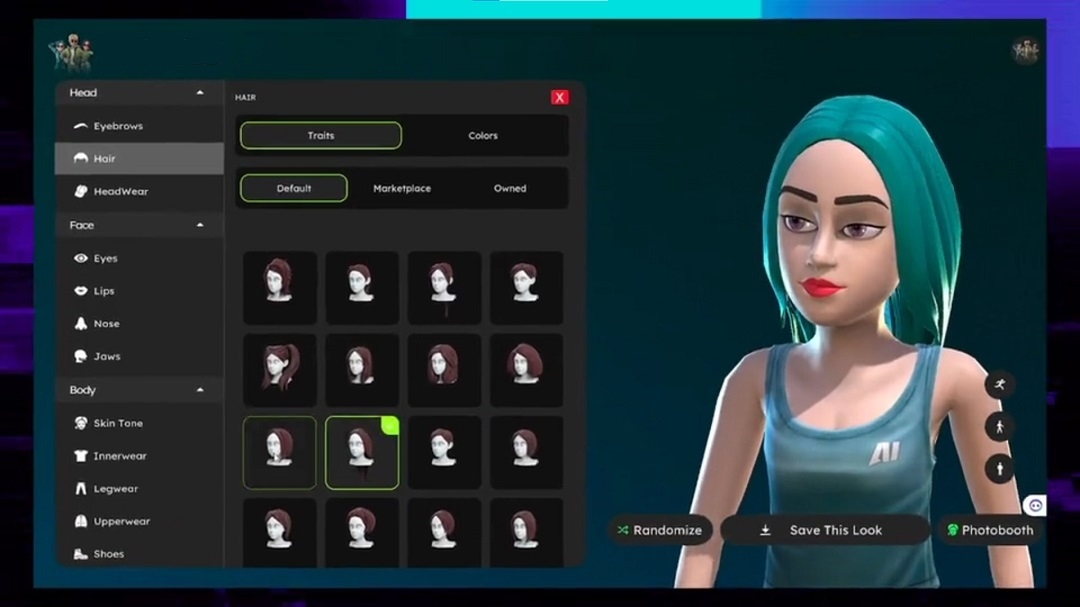Close the Hair panel with red X
This screenshot has width=1080, height=607.
click(560, 97)
